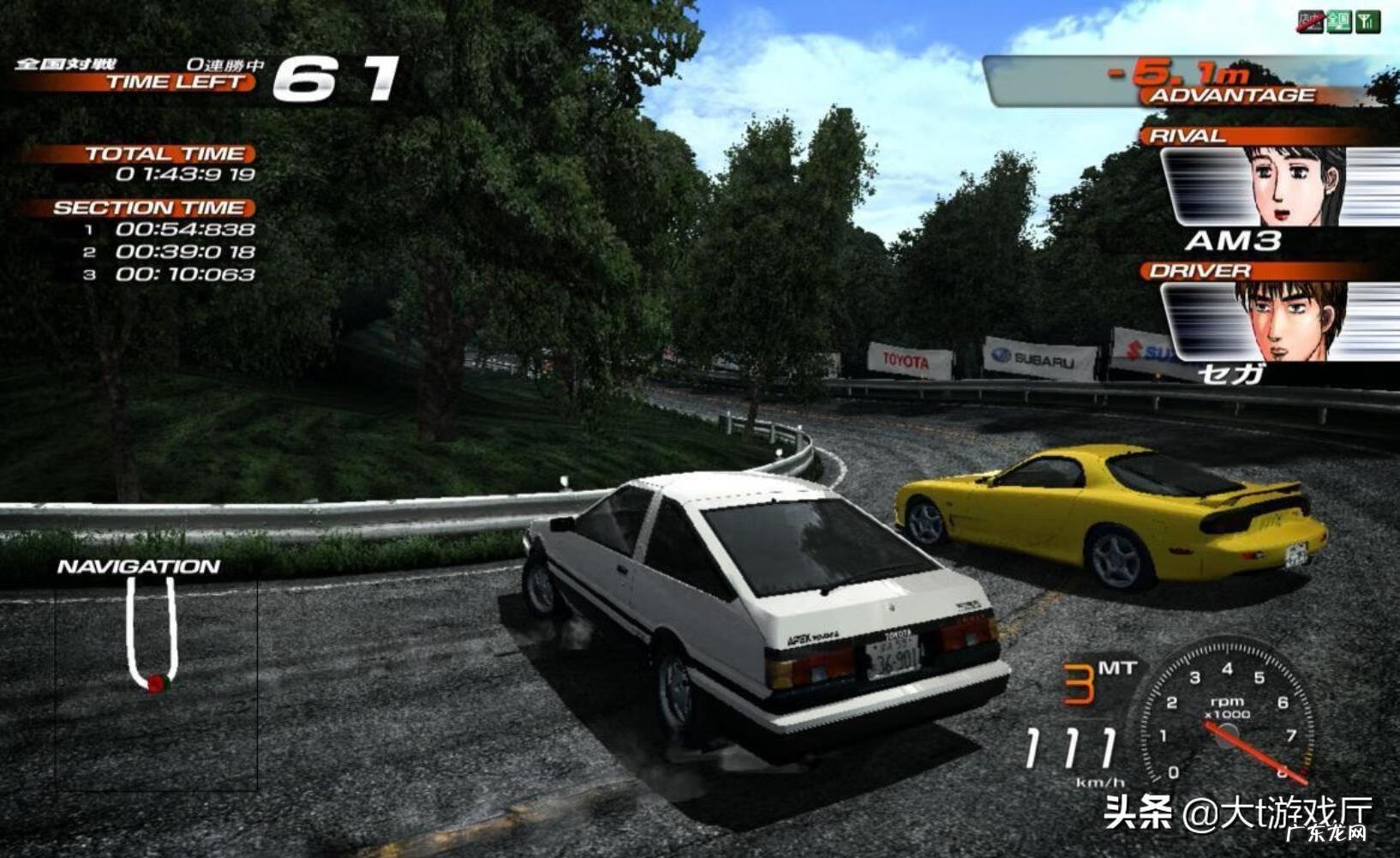Screen dimensions: 1400x858
Task: Click the crossed-out red-slash status icon
Action: [x=1311, y=21]
